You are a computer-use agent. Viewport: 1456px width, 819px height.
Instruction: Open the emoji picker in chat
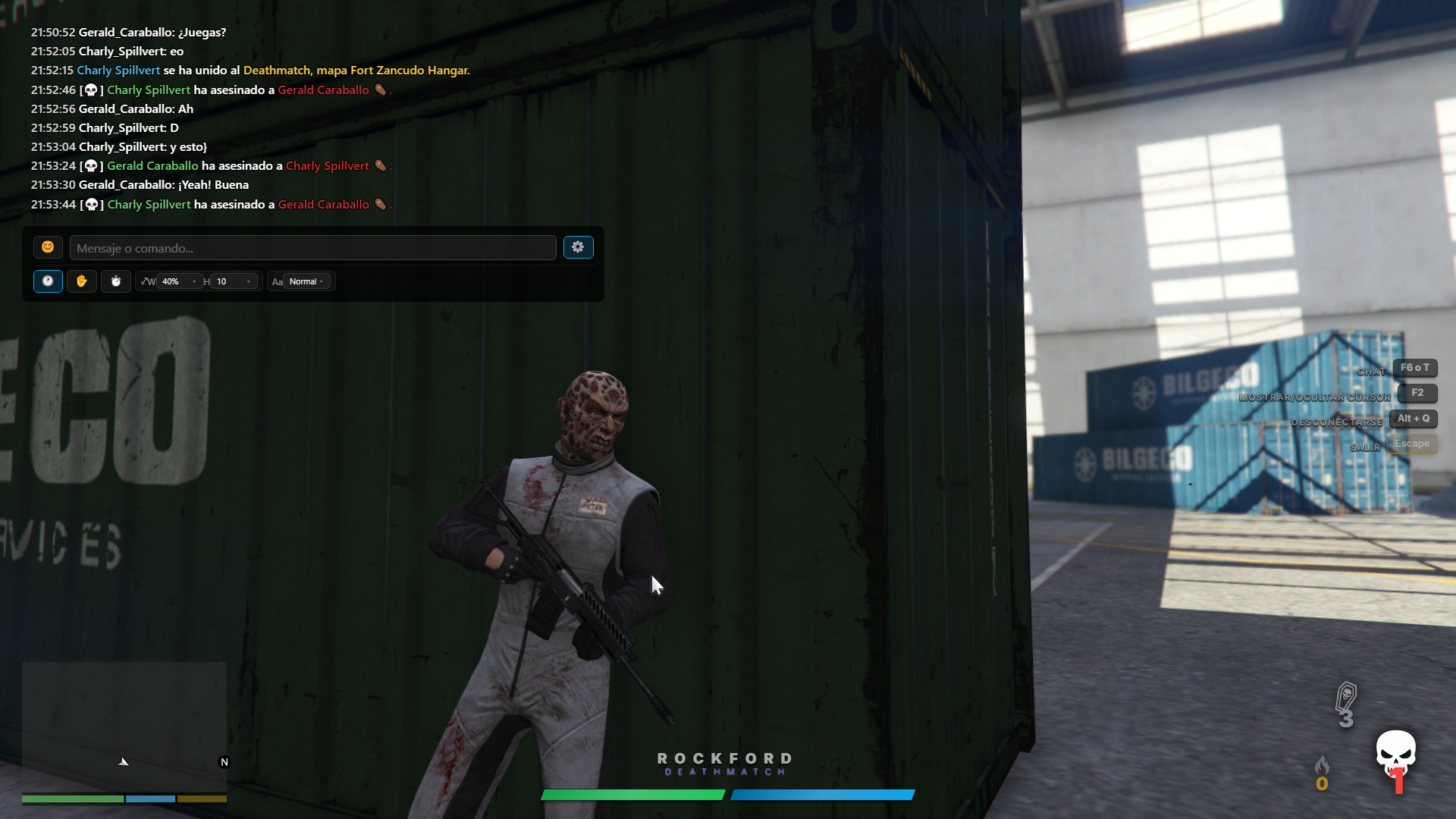[x=48, y=247]
